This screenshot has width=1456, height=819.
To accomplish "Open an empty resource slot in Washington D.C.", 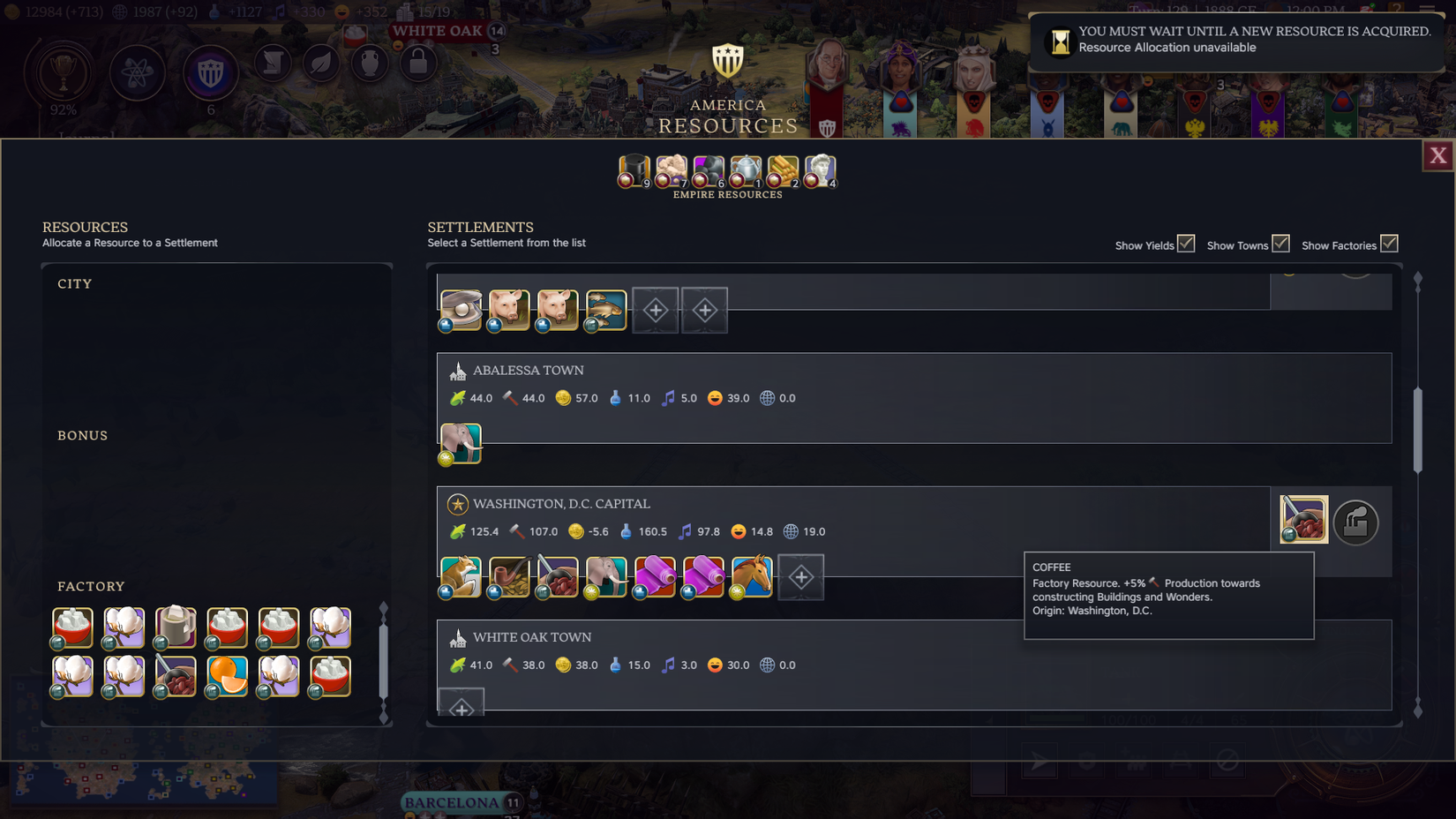I will pyautogui.click(x=800, y=576).
